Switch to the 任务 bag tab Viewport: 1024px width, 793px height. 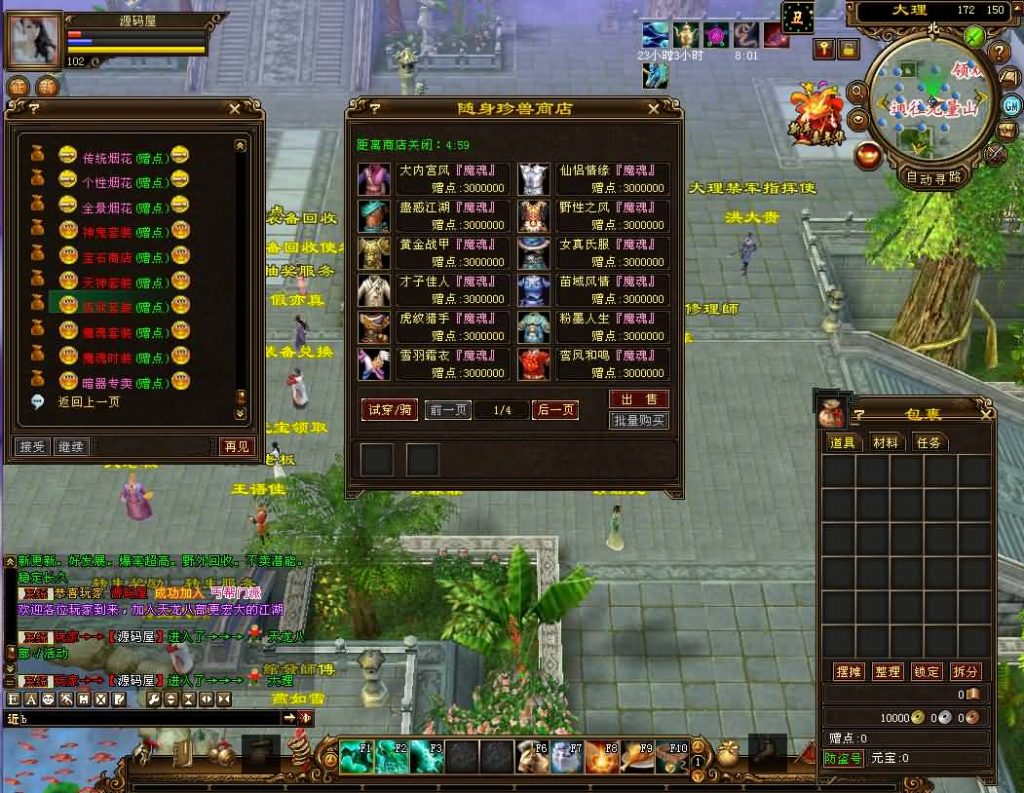[928, 442]
